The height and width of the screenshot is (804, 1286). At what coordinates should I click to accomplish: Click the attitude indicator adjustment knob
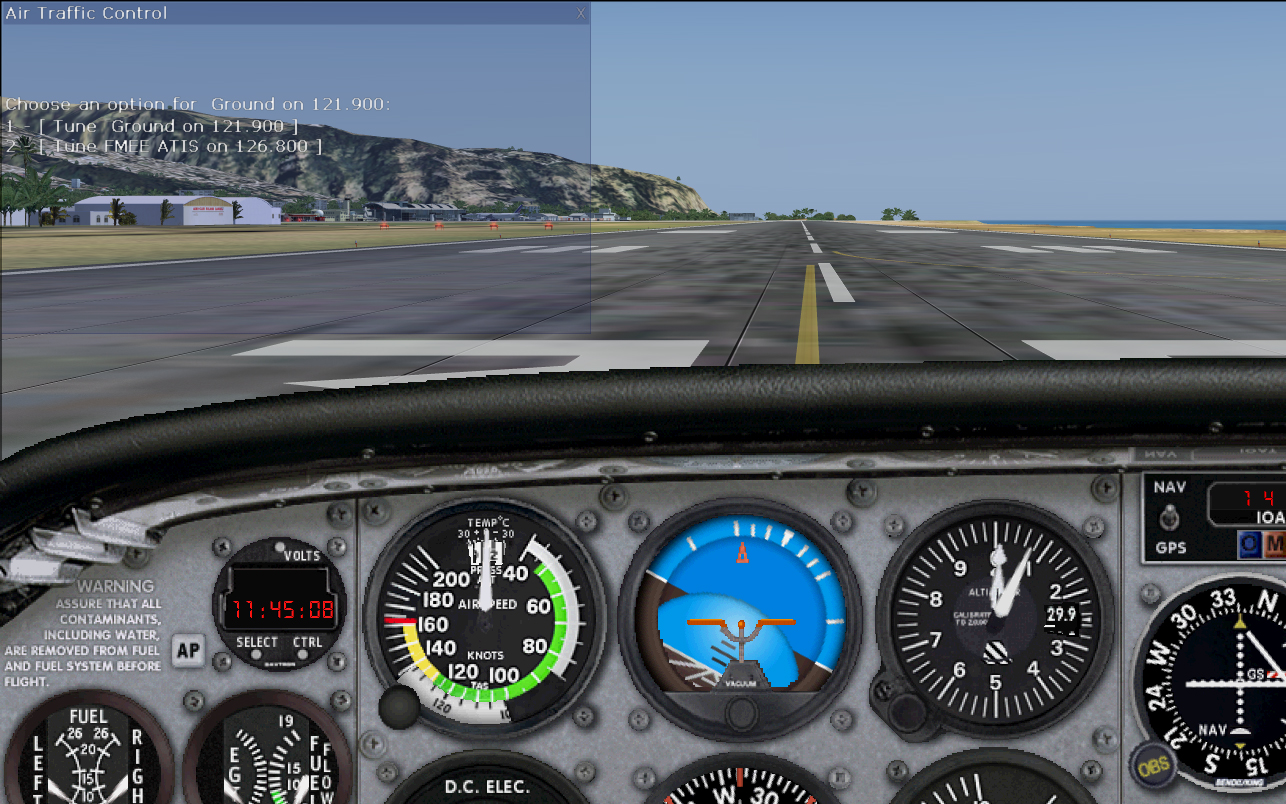[741, 713]
